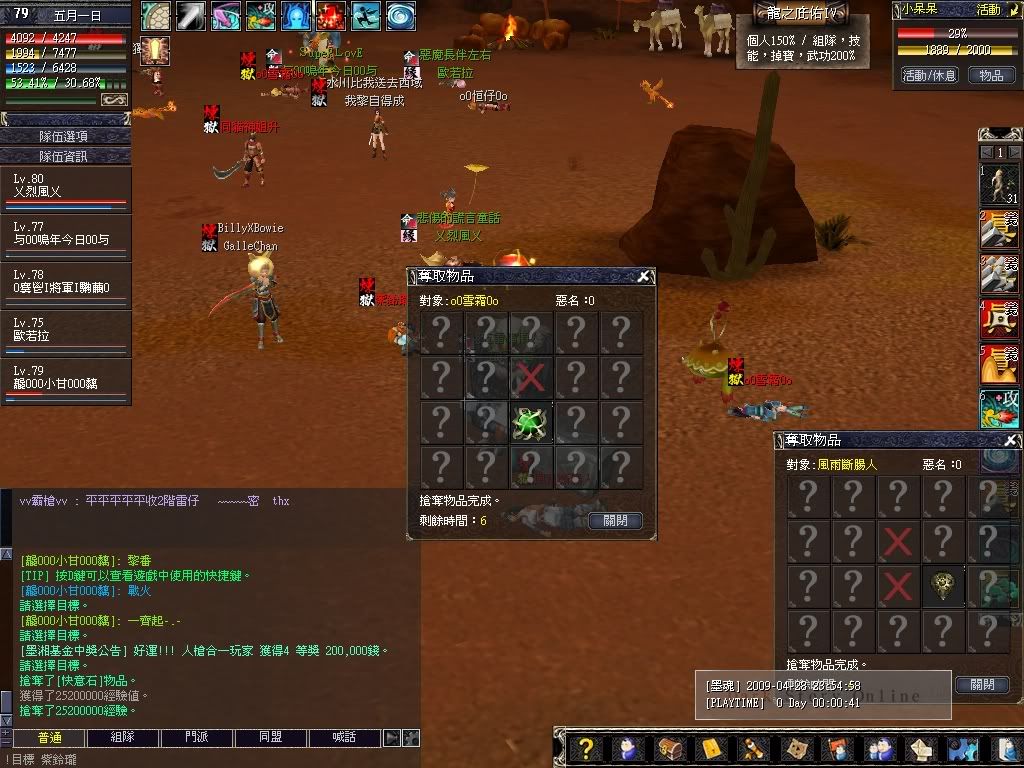Screen dimensions: 1024x768
Task: Open the pet's 物品 inventory button
Action: (990, 75)
